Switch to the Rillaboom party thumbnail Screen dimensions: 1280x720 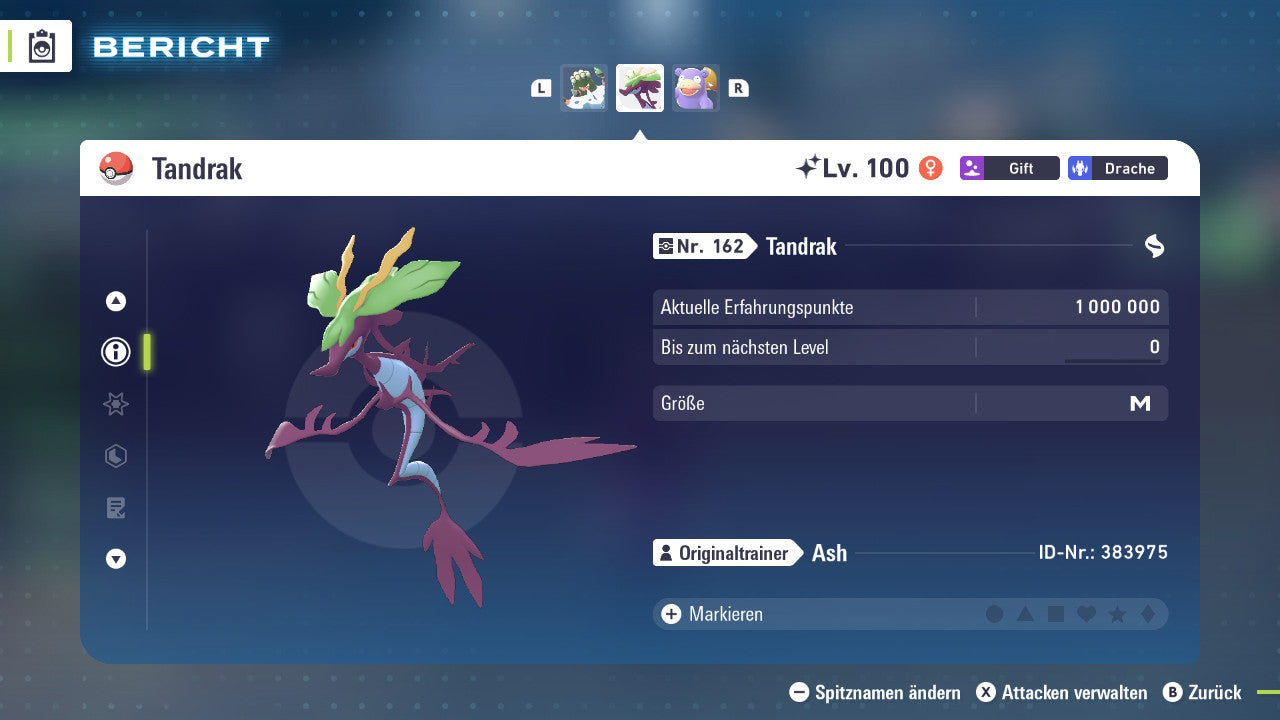coord(584,88)
